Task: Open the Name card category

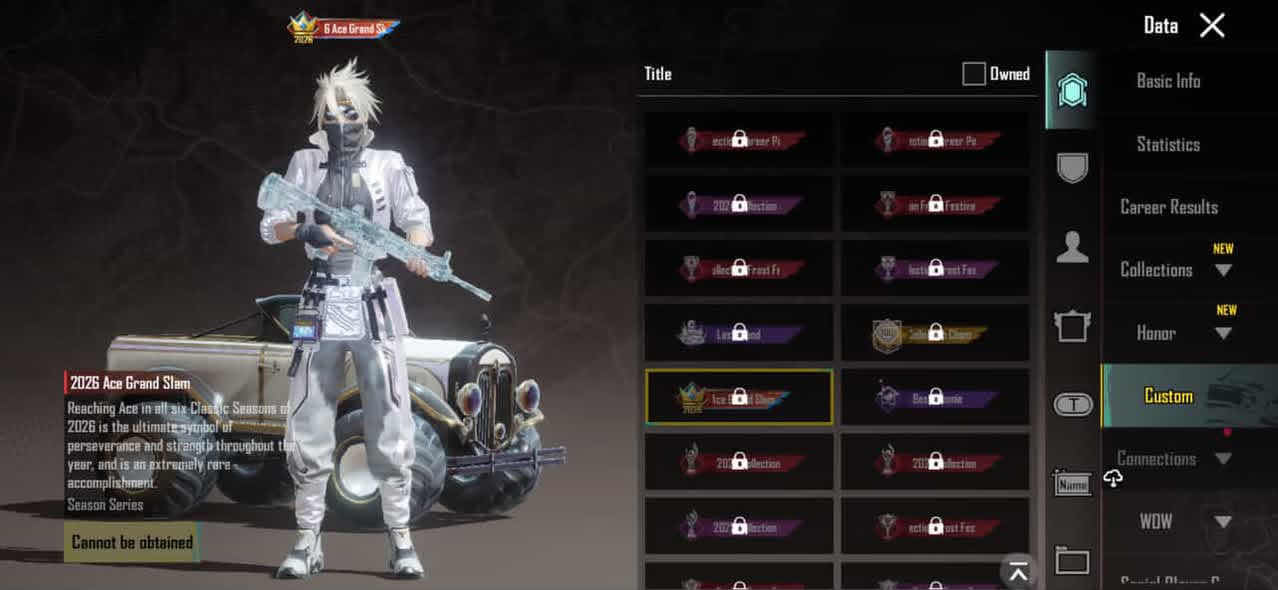Action: [1072, 485]
